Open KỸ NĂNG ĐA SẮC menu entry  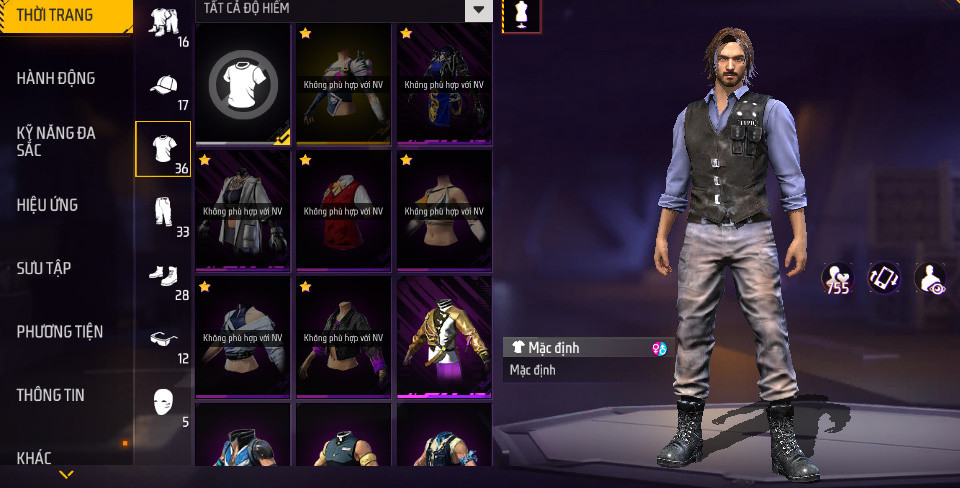pos(56,140)
